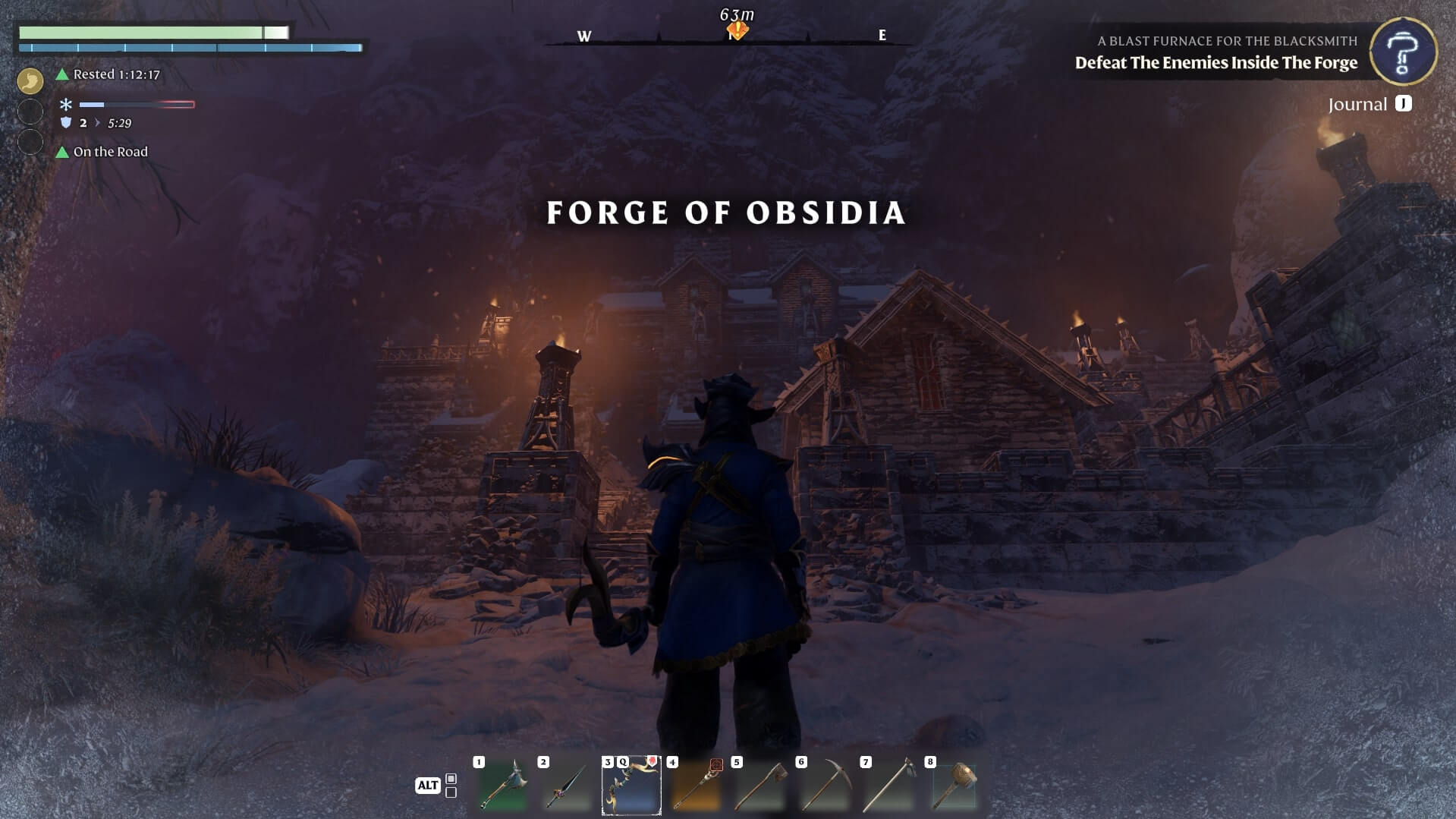Click the Defeat The Enemies objective text

tap(1215, 63)
